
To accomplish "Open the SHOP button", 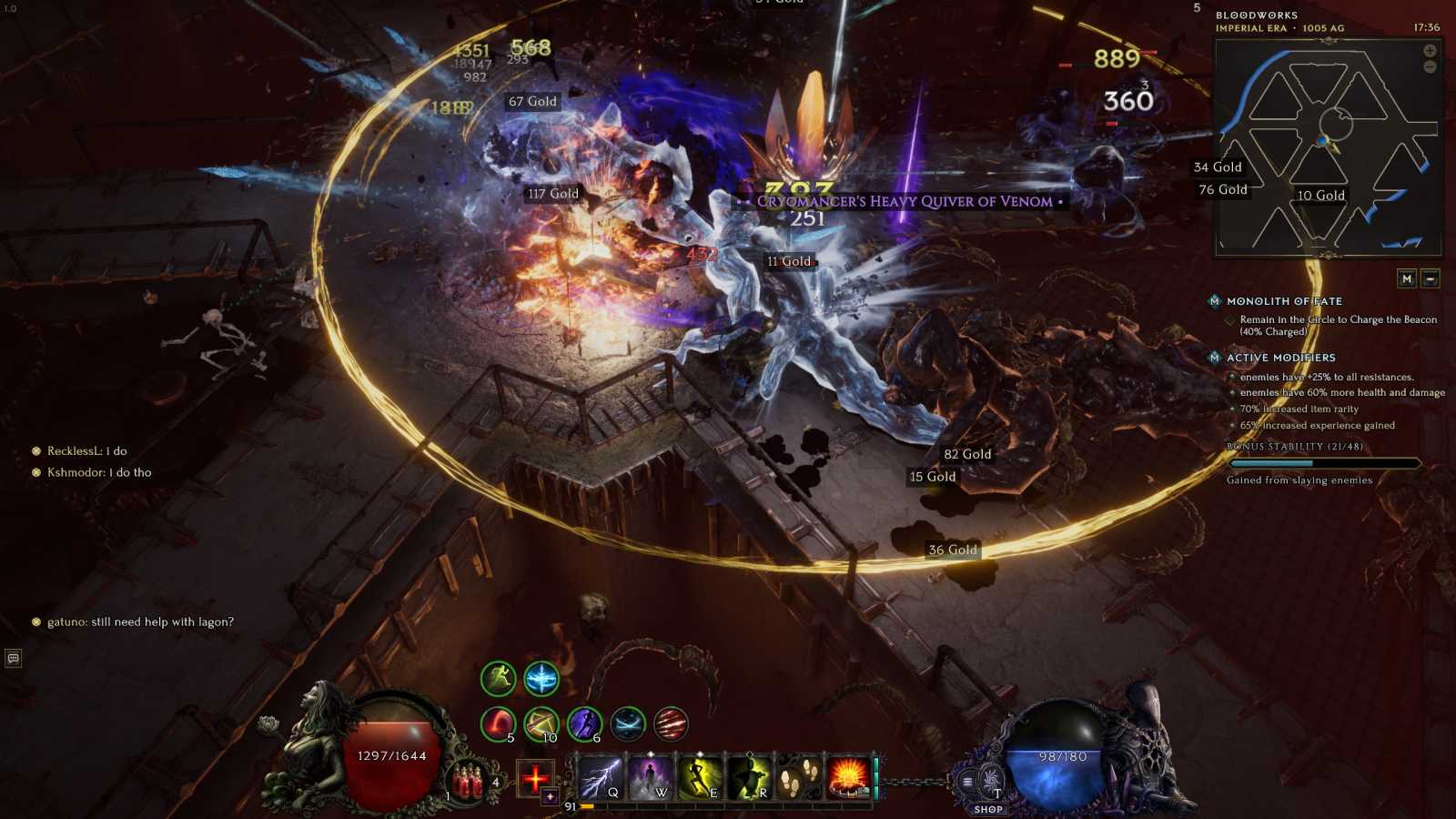I will coord(988,809).
